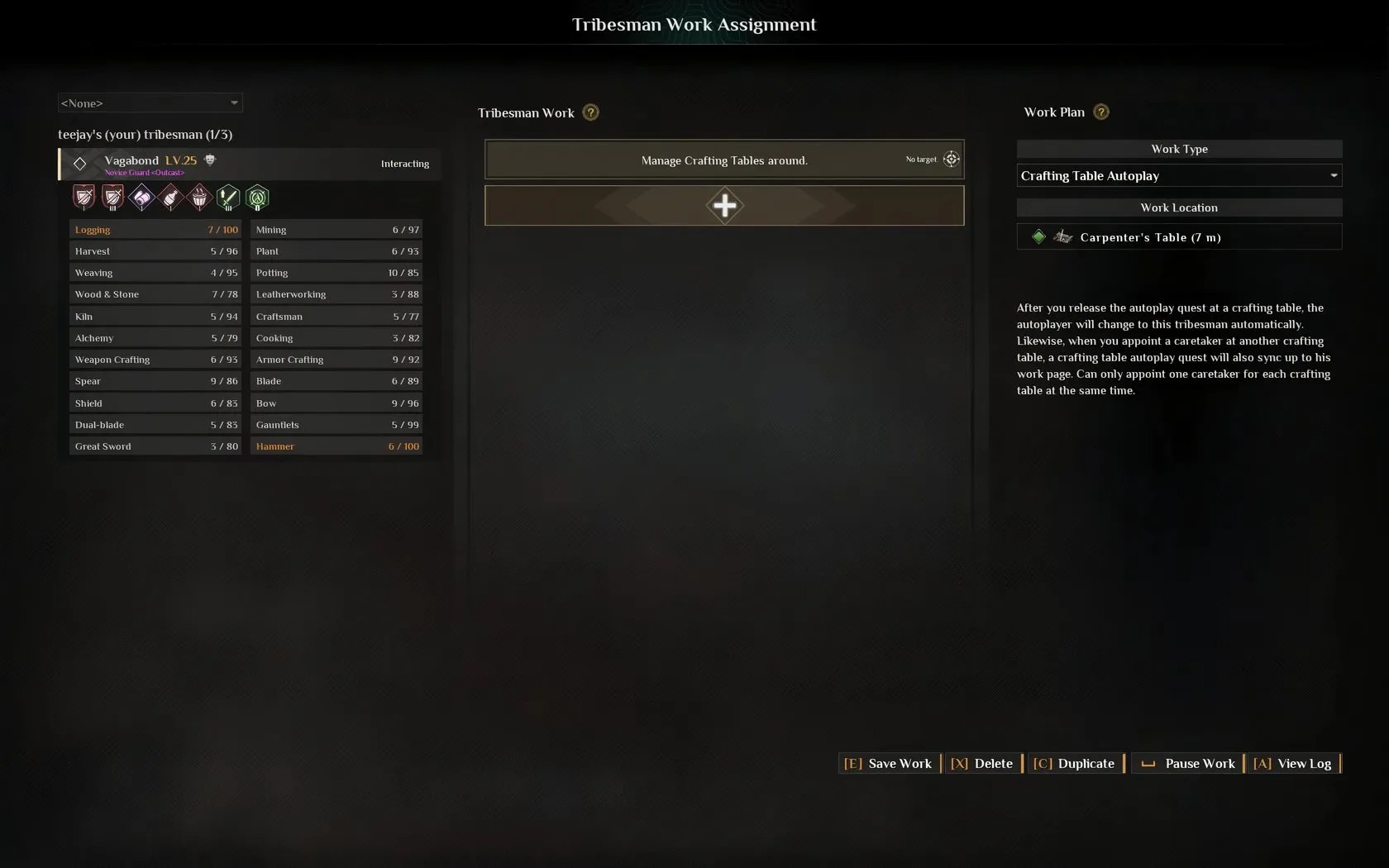Viewport: 1389px width, 868px height.
Task: Click the mask icon beside Vagabond's level
Action: pos(209,160)
